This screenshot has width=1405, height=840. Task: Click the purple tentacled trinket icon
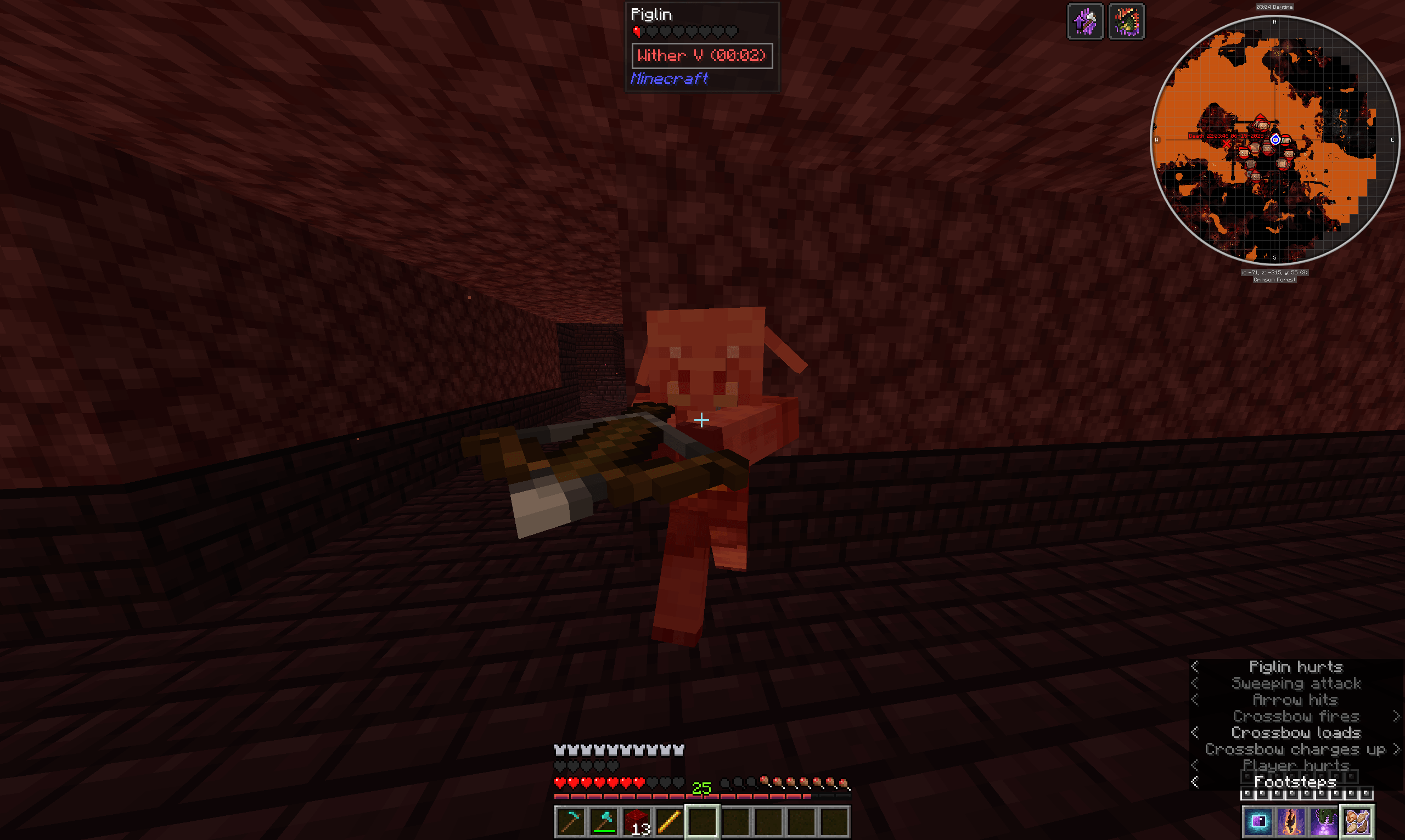(x=1326, y=824)
